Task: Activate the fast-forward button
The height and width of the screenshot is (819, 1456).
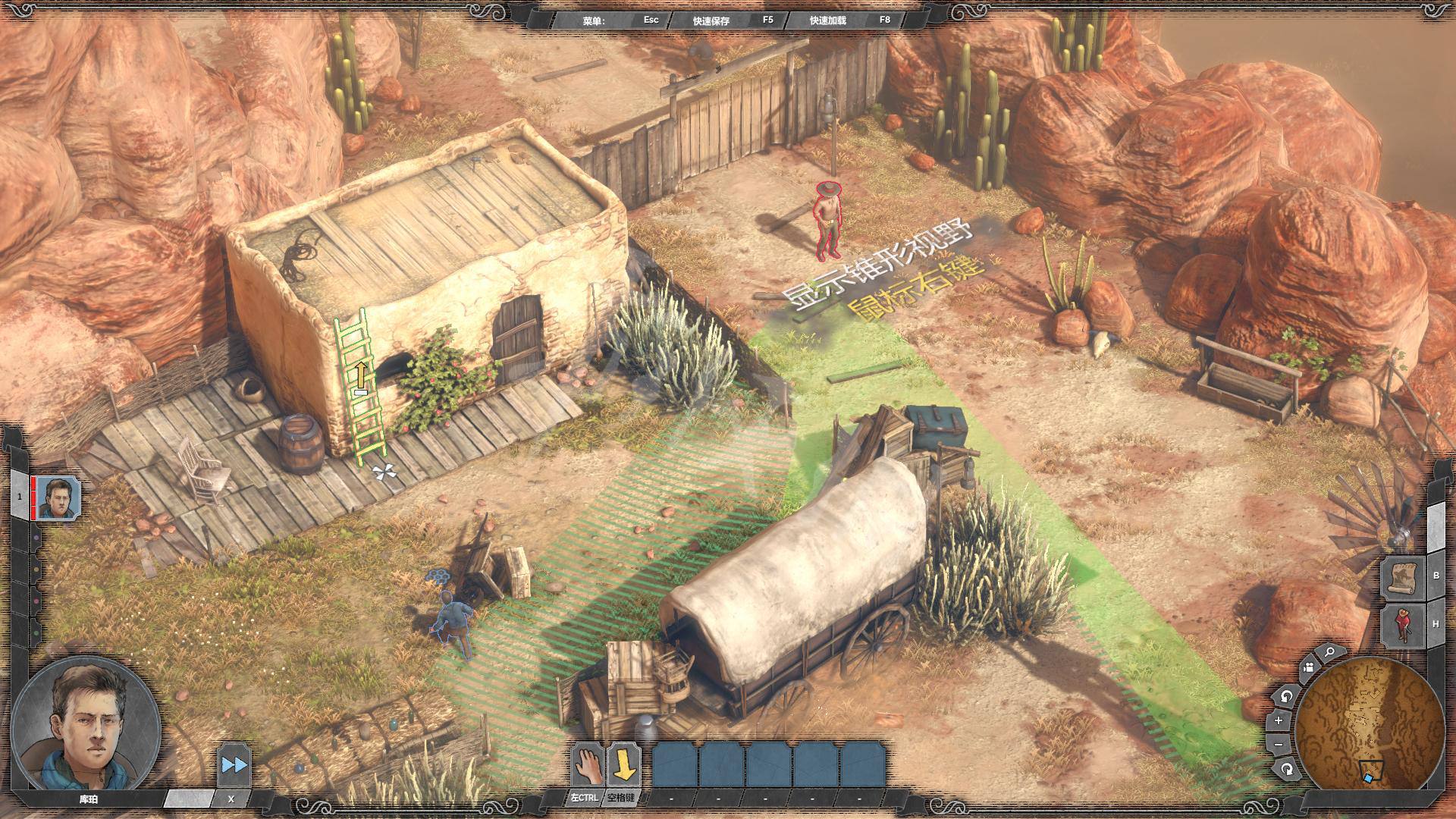Action: pos(233,764)
